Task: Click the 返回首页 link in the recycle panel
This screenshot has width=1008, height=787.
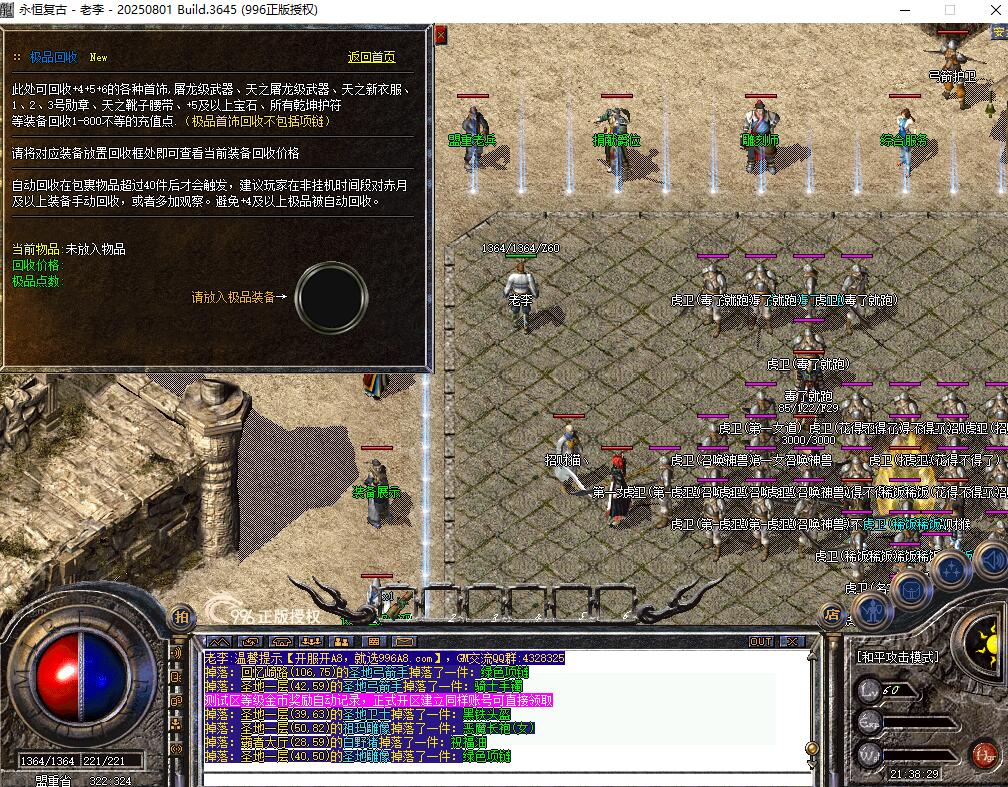Action: tap(371, 58)
